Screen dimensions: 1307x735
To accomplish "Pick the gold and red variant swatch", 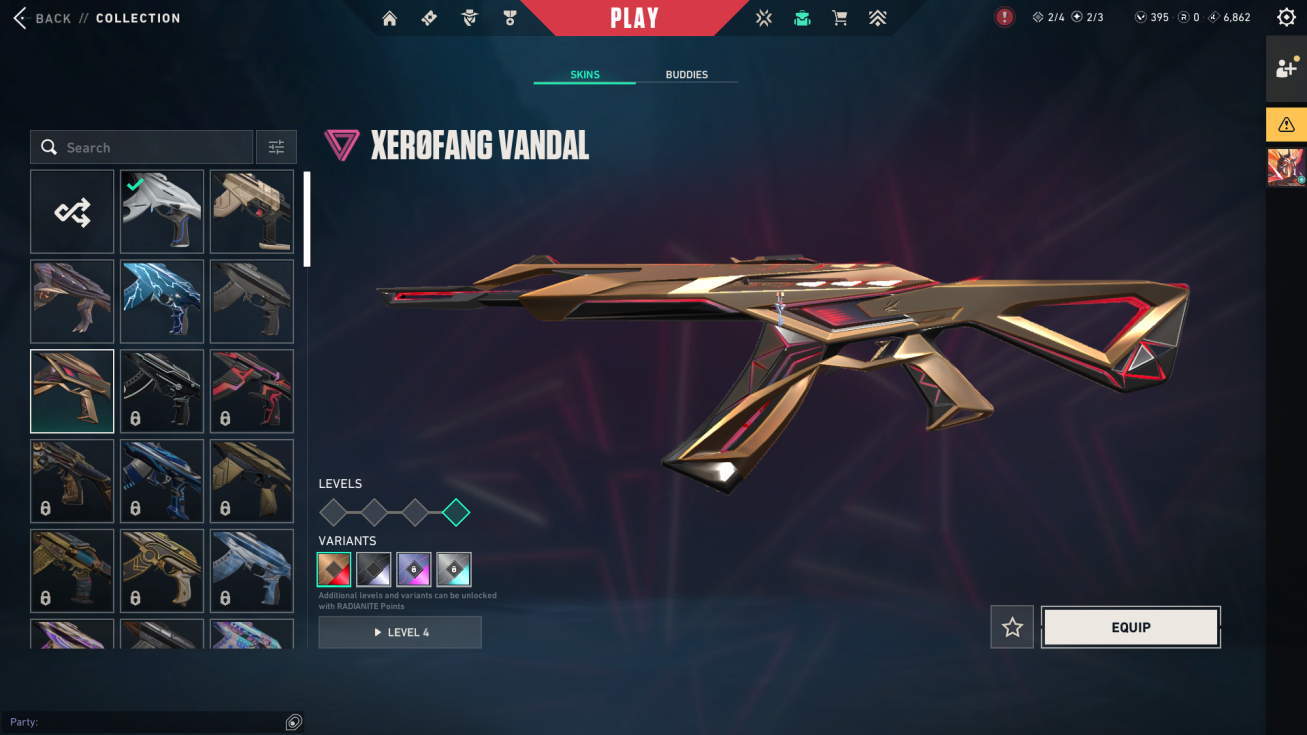I will 334,569.
